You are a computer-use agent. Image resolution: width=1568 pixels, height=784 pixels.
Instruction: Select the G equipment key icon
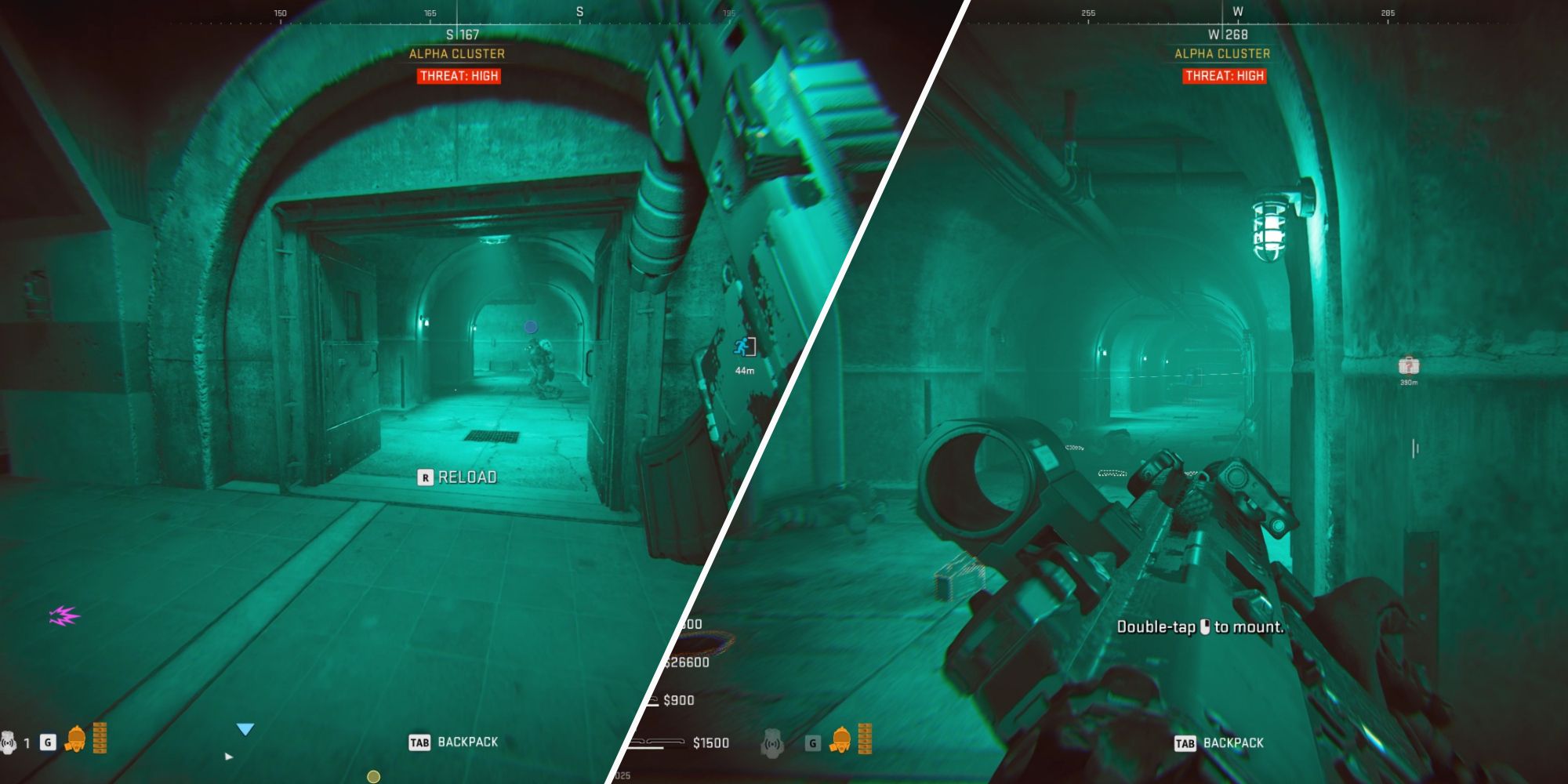pos(47,742)
